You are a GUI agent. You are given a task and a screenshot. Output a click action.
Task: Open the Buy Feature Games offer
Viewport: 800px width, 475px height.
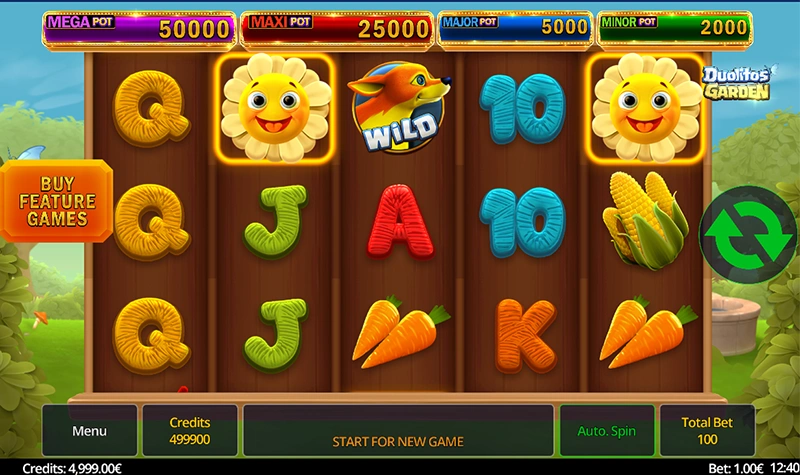pos(56,201)
